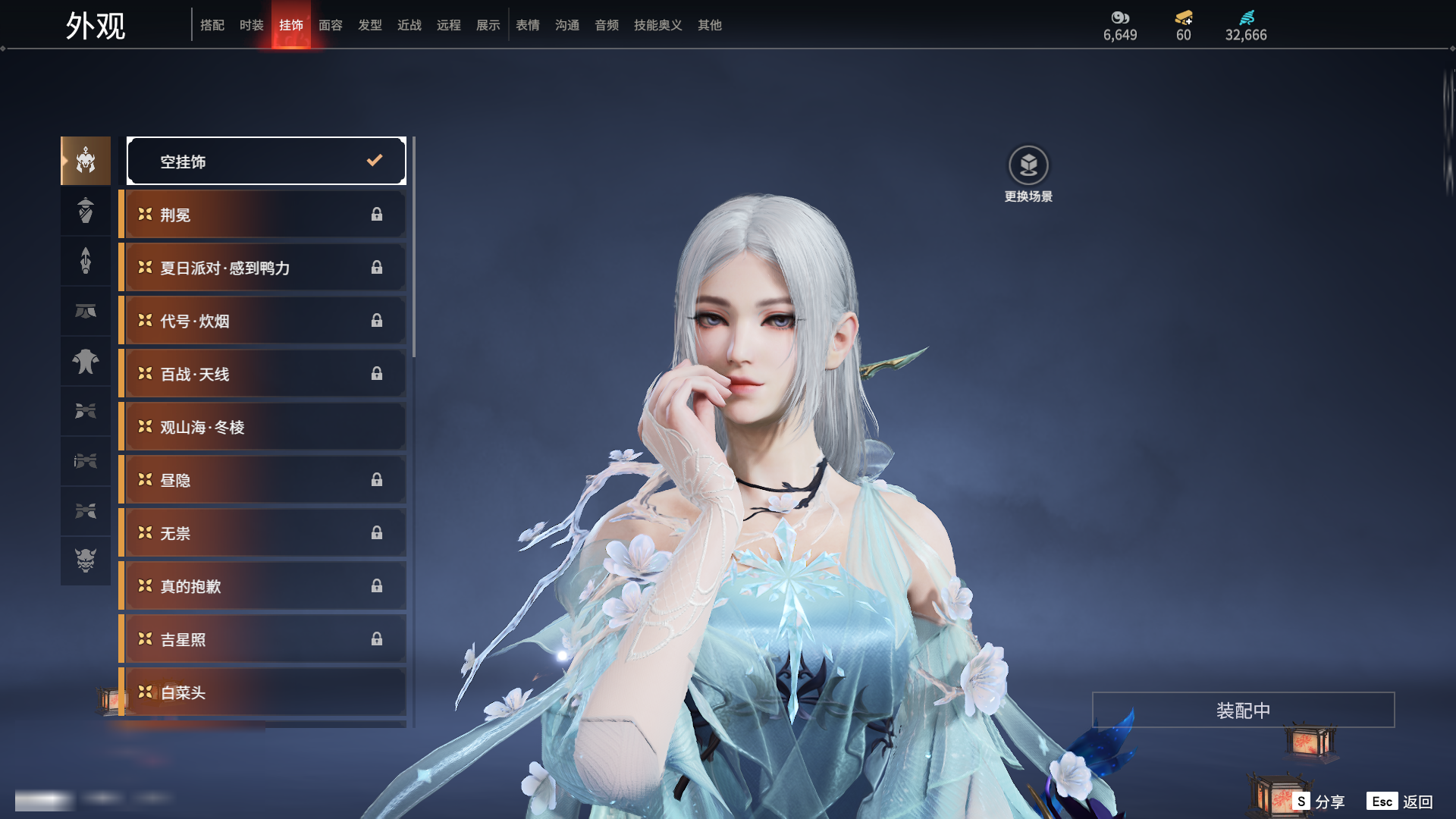Screen dimensions: 1456x819
Task: Go to the 发型 tab
Action: pyautogui.click(x=370, y=25)
